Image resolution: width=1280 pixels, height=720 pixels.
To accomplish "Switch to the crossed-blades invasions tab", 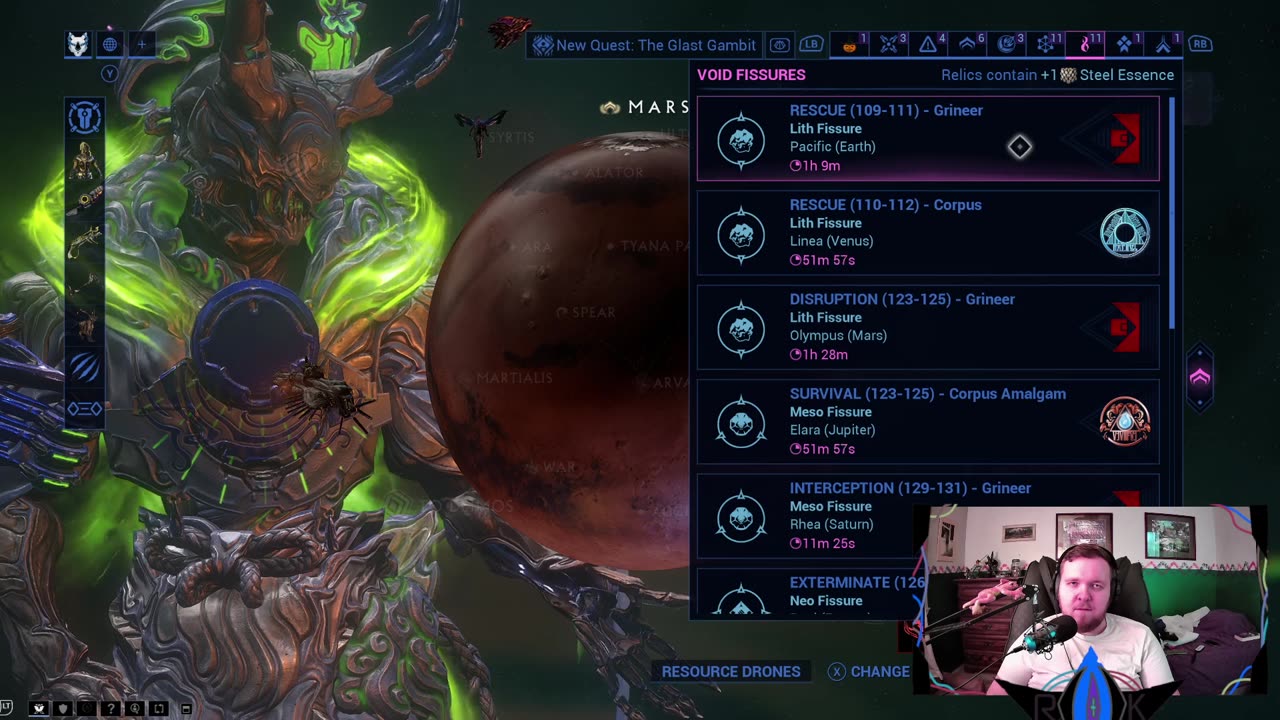I will [888, 45].
